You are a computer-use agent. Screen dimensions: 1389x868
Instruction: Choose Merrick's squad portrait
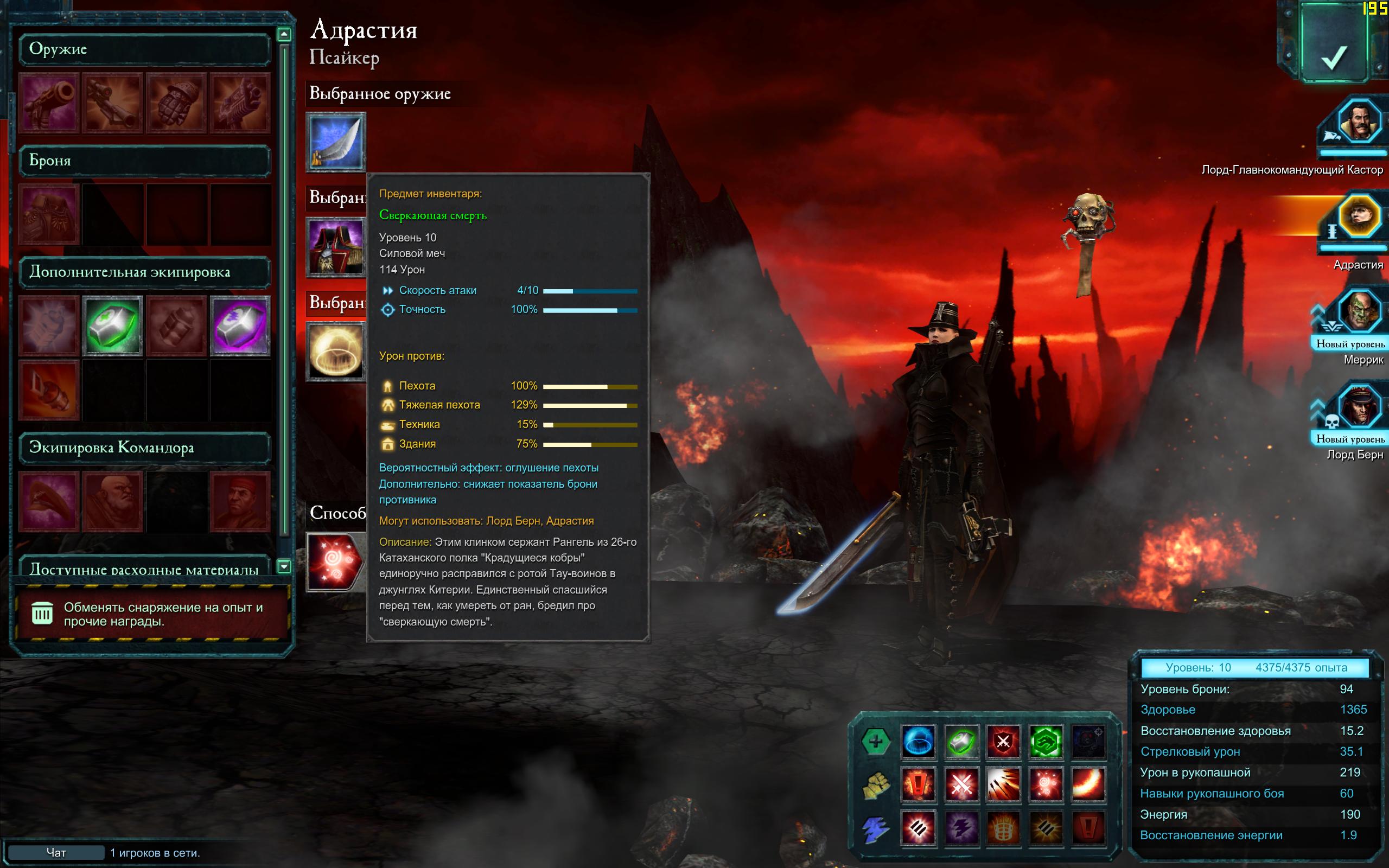tap(1359, 312)
